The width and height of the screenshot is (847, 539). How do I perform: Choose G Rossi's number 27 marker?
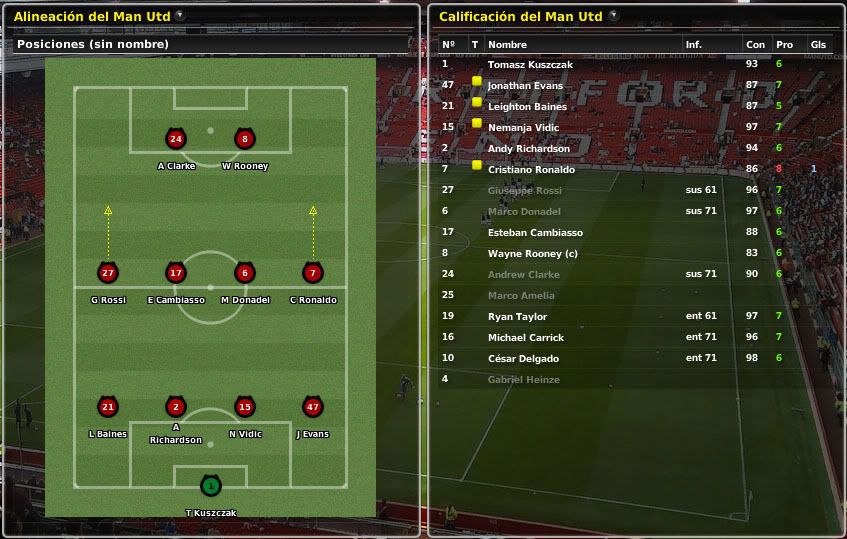pos(108,273)
